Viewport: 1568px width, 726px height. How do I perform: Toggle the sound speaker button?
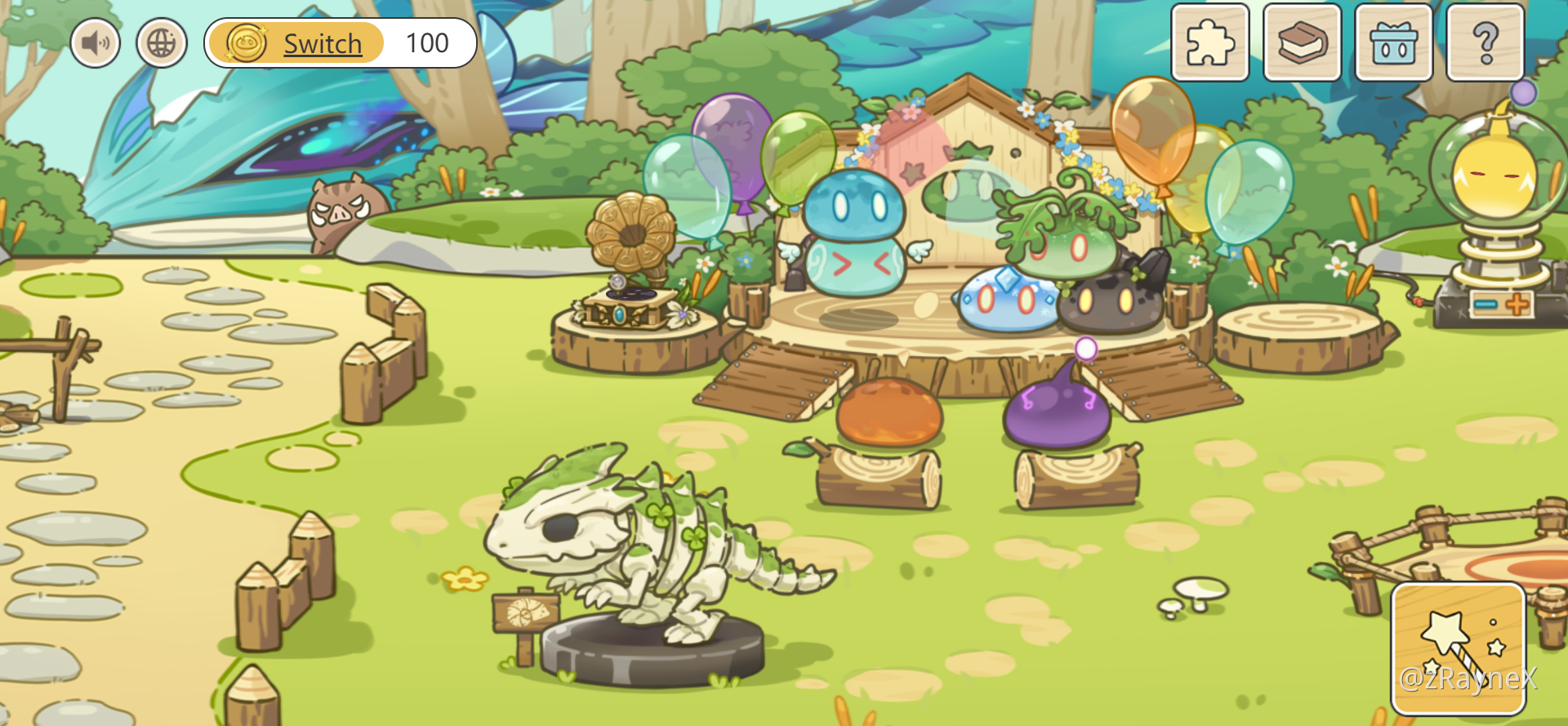coord(96,43)
